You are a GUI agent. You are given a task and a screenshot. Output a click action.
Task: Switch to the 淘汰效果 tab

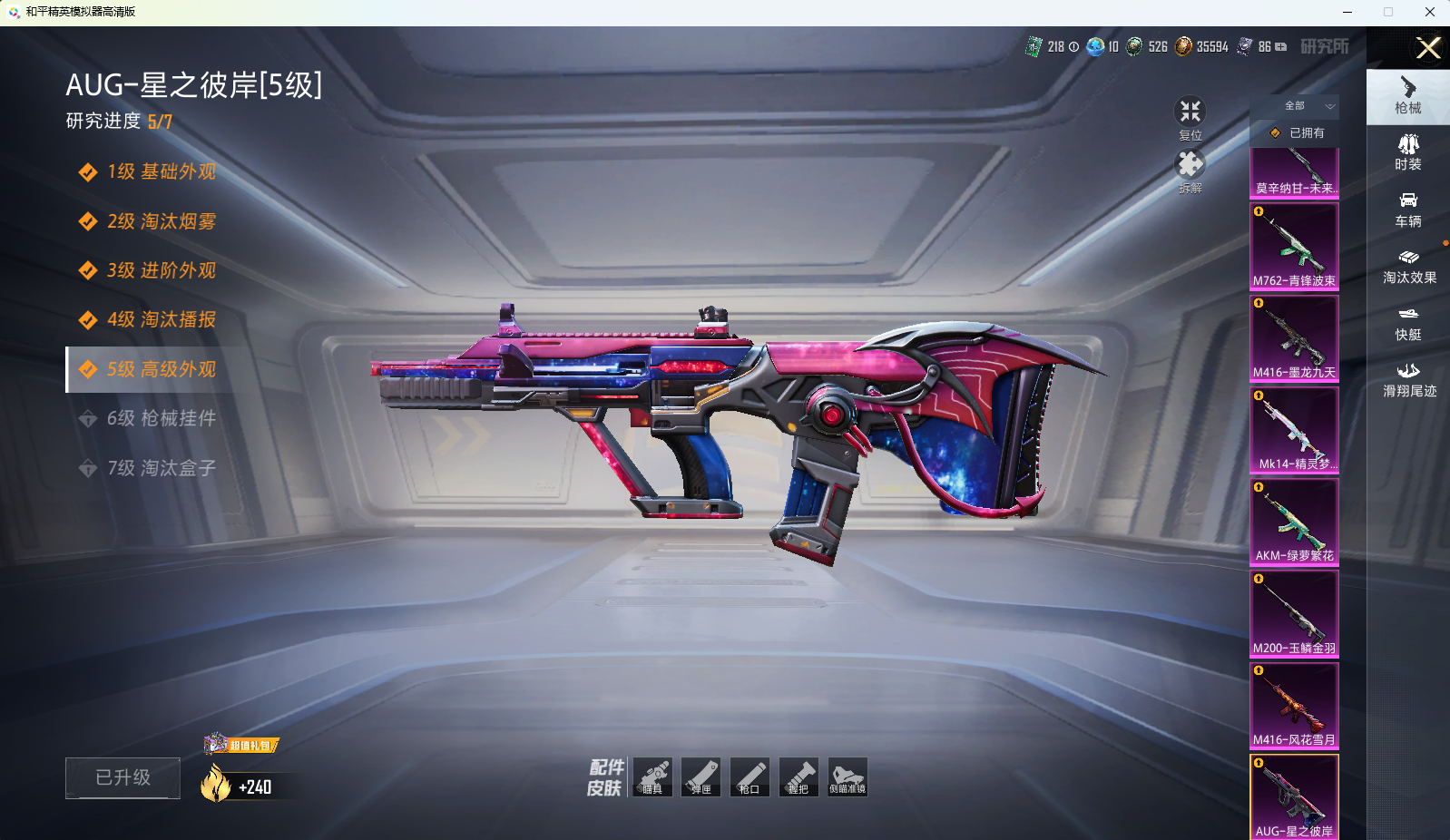1408,267
